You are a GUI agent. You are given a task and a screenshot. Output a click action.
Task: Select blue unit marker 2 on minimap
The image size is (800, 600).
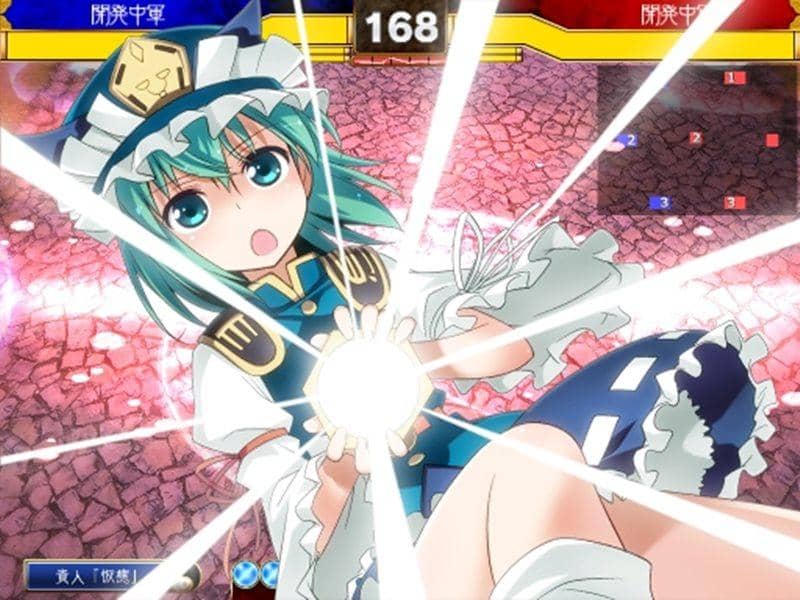pos(628,141)
